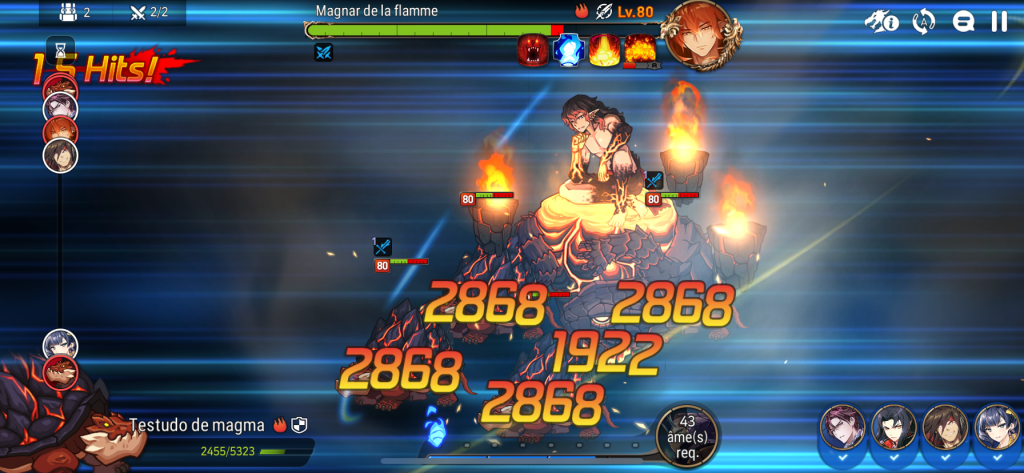Inspect the fiery explosion skill icon
The width and height of the screenshot is (1024, 473).
click(640, 50)
